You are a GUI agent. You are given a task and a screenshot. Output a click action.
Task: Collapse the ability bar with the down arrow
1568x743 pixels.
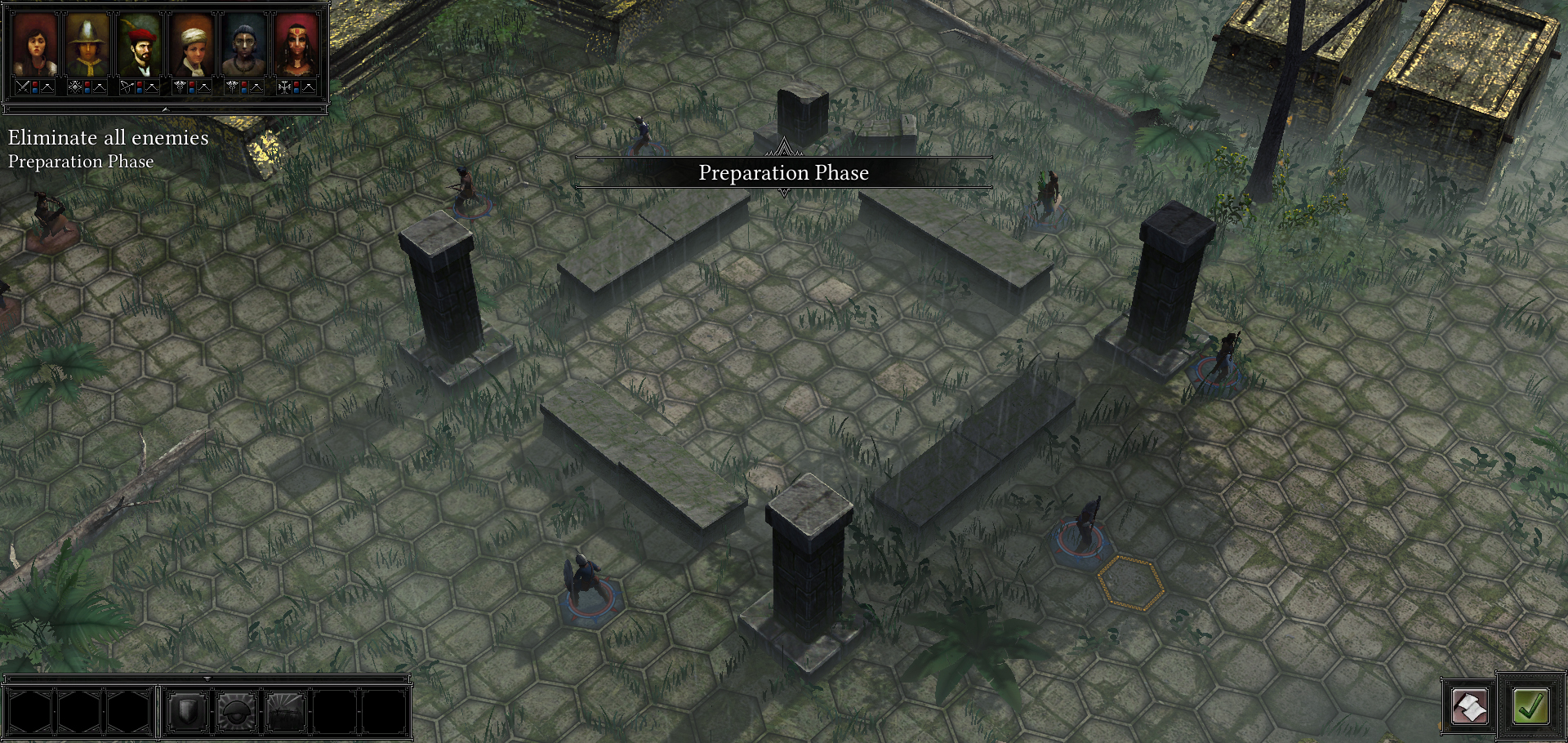(x=207, y=678)
